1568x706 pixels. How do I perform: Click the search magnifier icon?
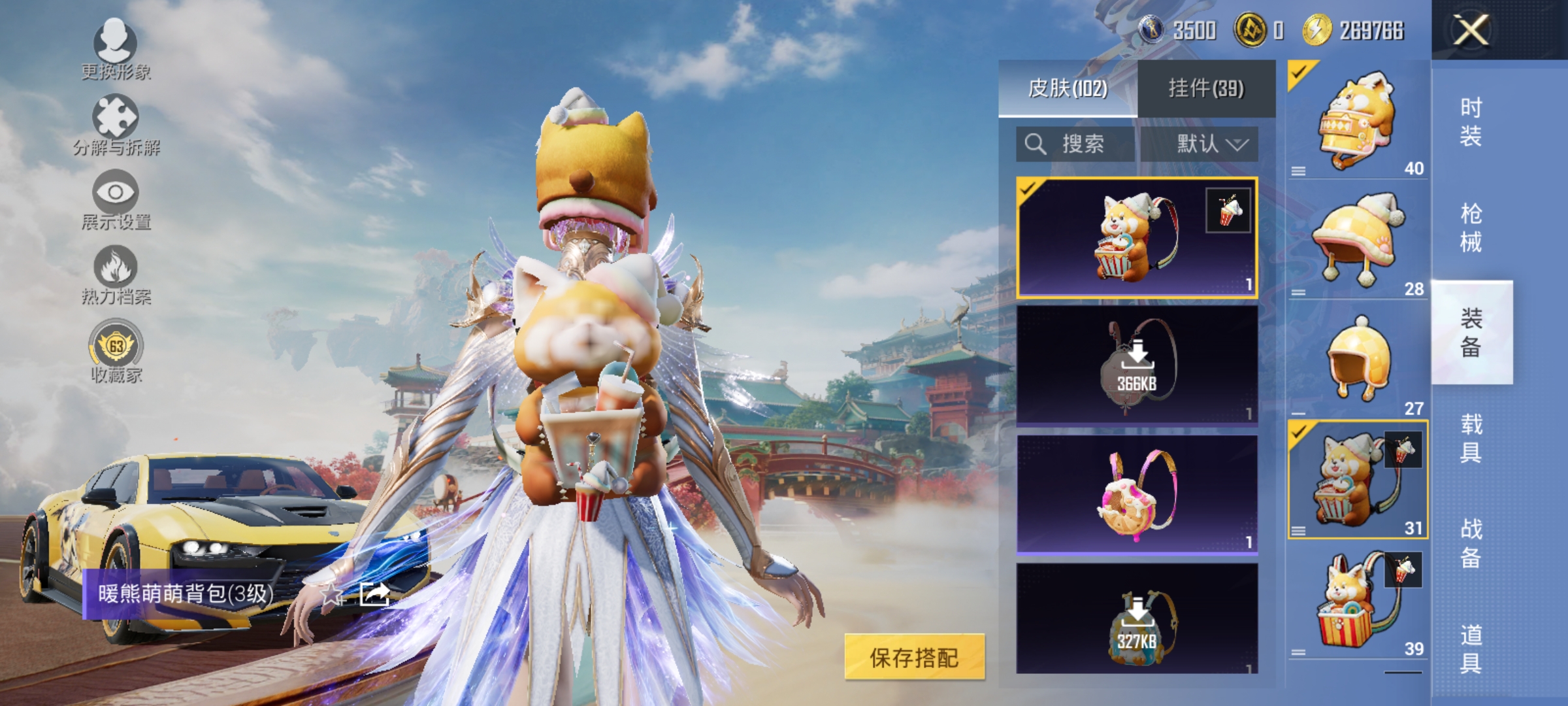[1036, 145]
